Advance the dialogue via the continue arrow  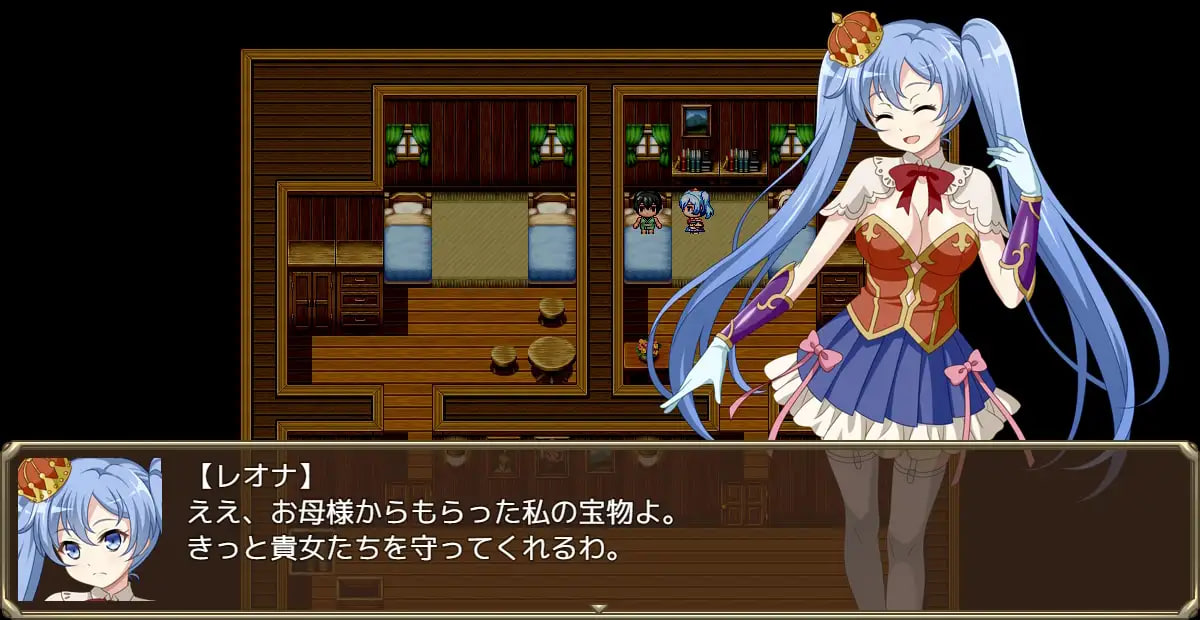pos(599,607)
